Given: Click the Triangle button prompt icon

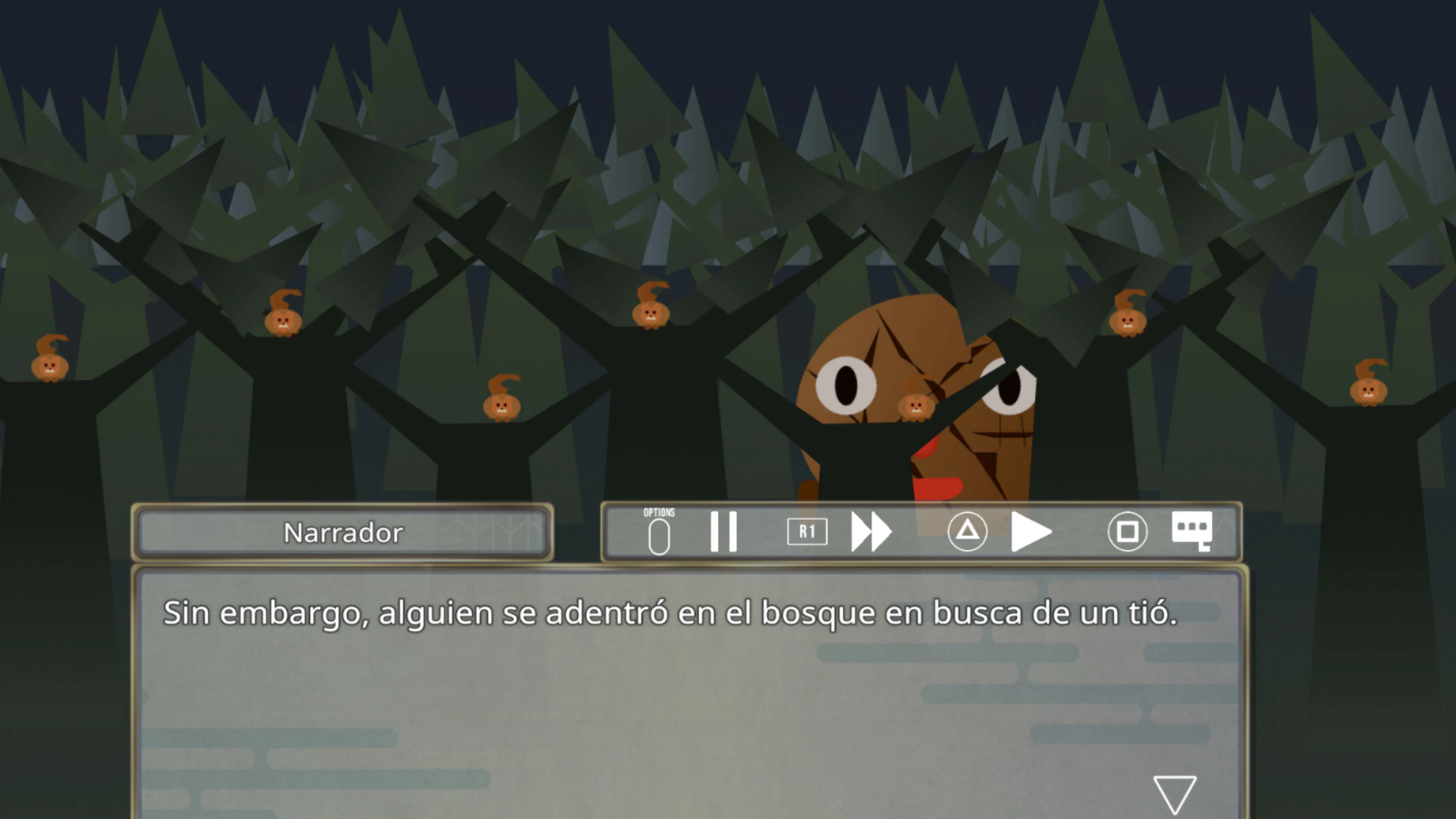Looking at the screenshot, I should click(968, 531).
